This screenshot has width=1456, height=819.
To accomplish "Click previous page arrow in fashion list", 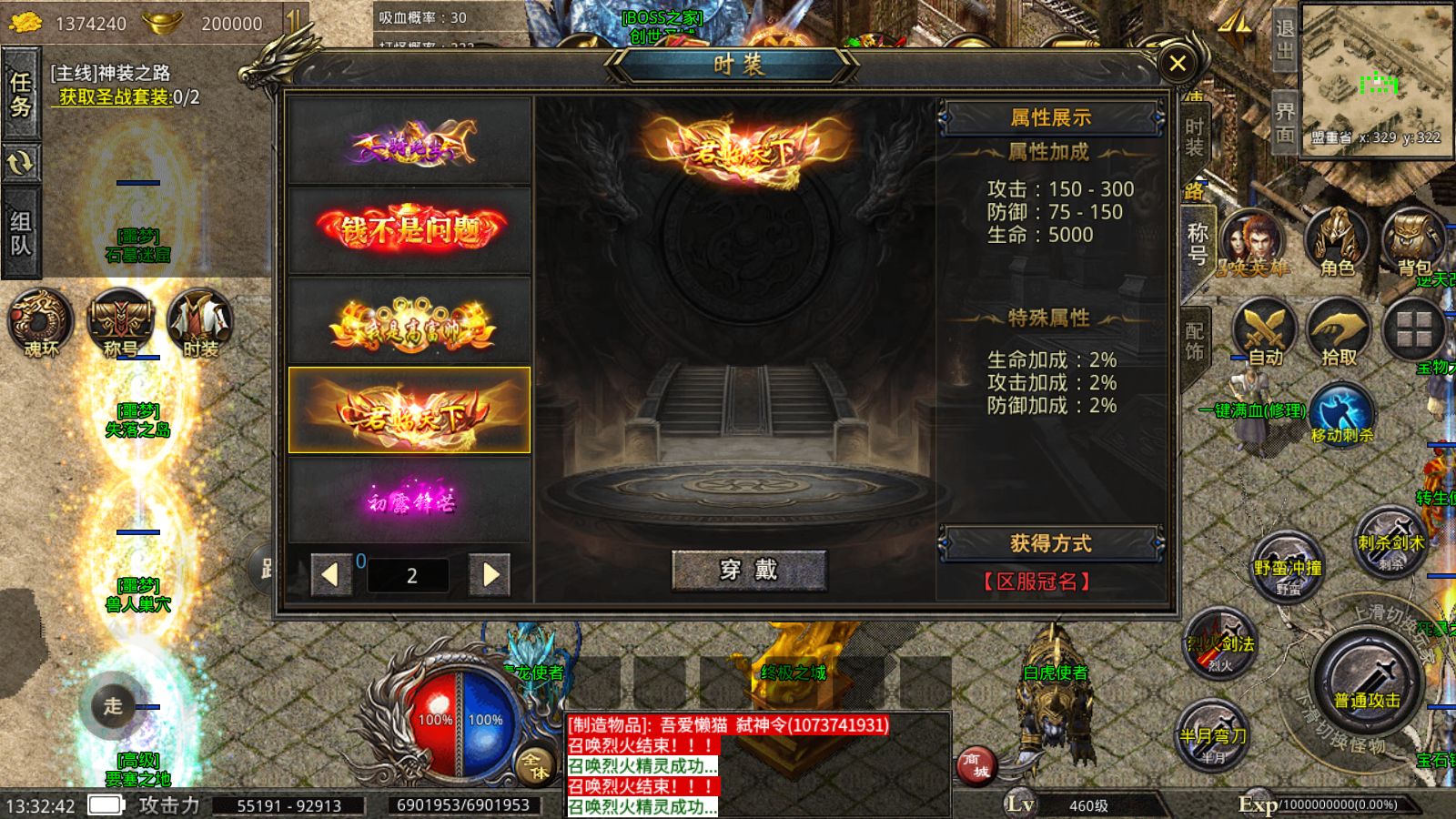I will tap(333, 574).
